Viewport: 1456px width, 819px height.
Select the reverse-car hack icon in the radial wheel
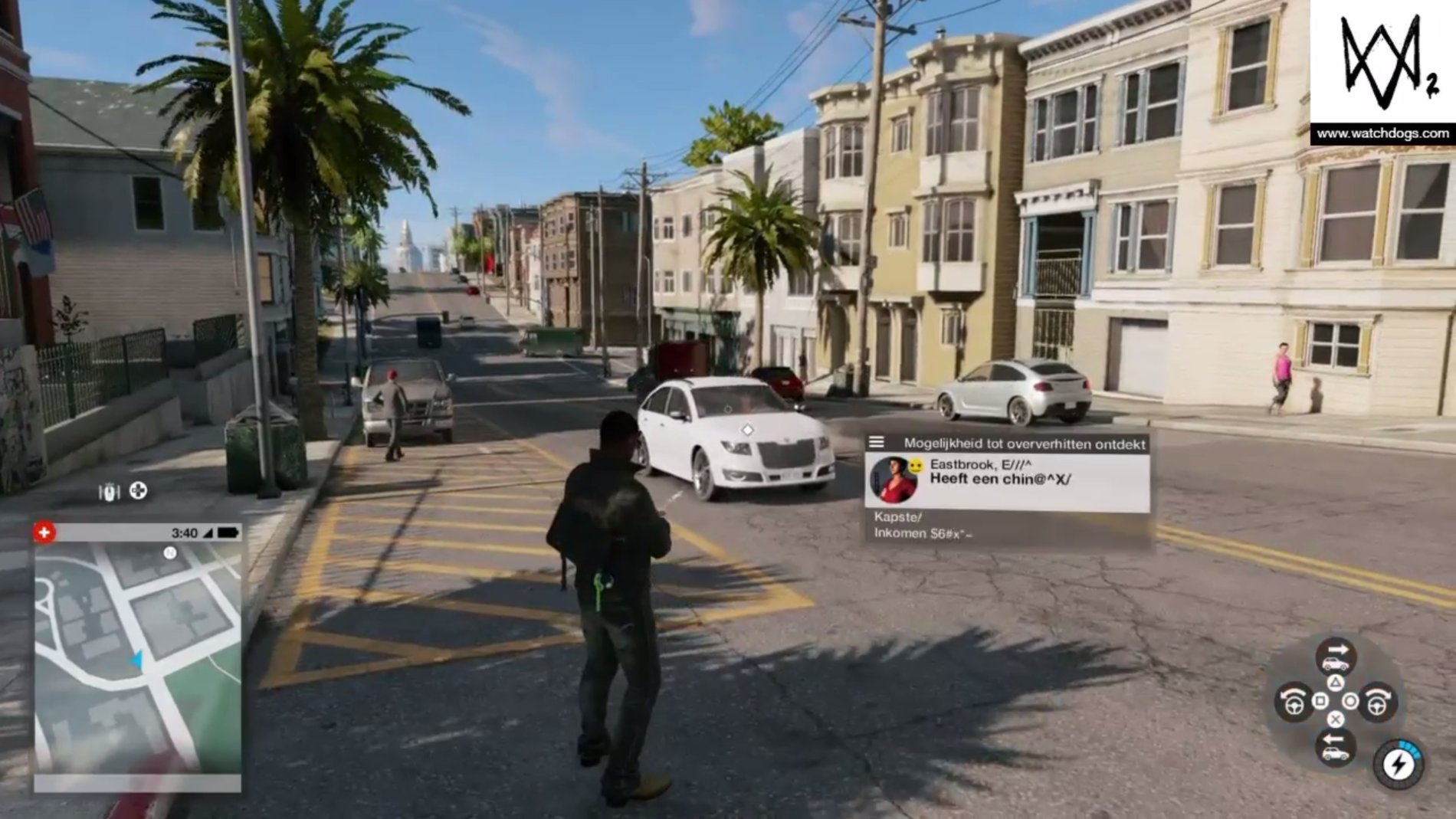pos(1335,746)
